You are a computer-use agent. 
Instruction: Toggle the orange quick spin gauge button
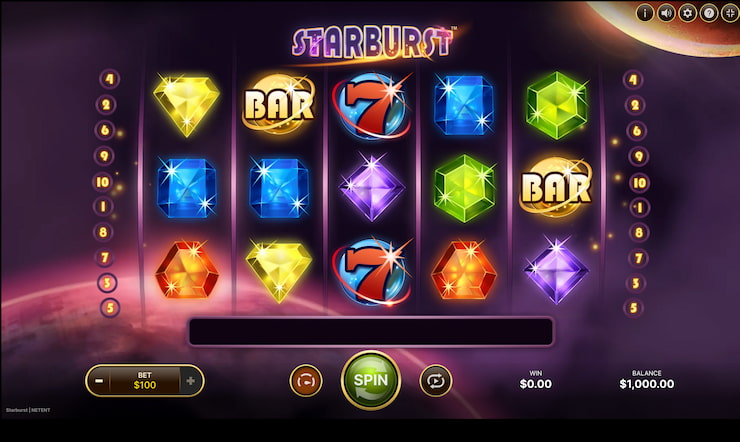click(306, 380)
